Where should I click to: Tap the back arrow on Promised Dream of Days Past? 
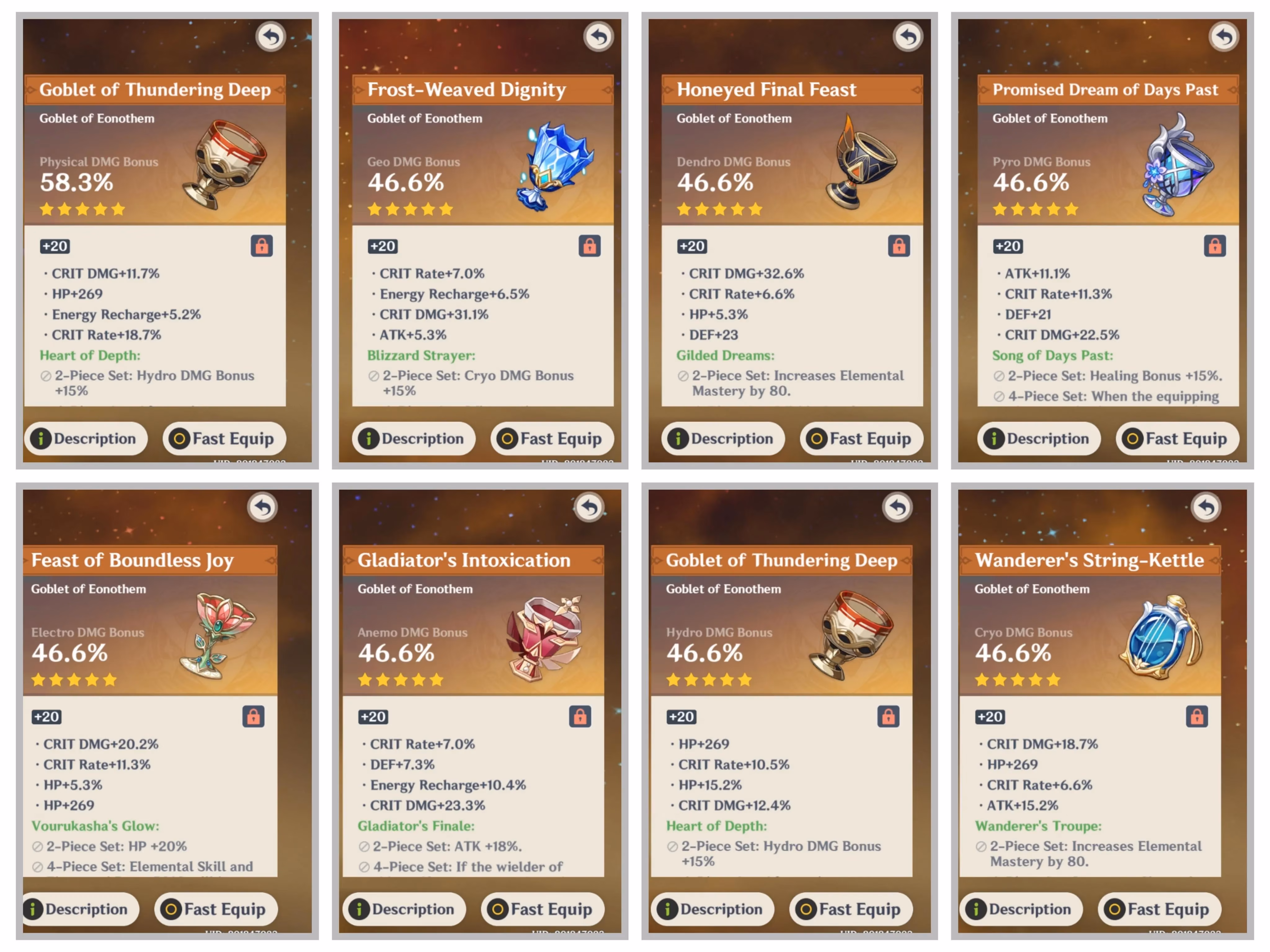point(1223,36)
